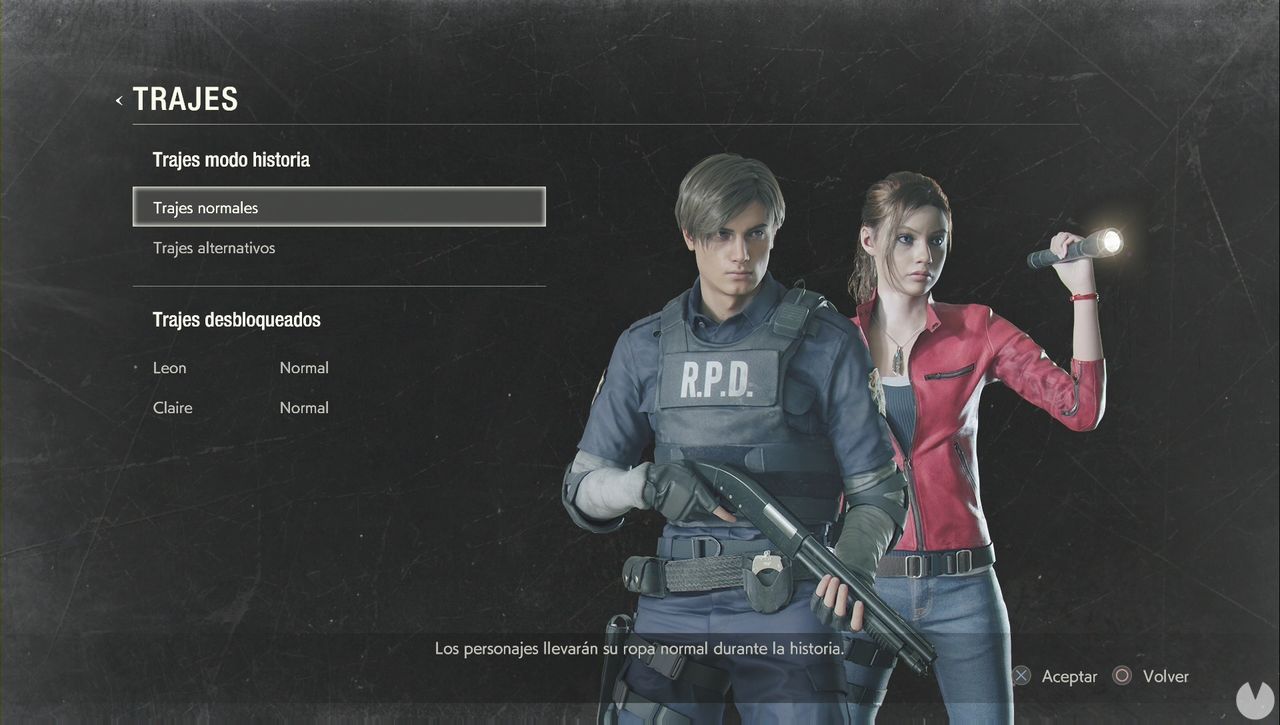This screenshot has width=1280, height=725.
Task: Click the Circle controller button icon beside Volver
Action: tap(1123, 676)
